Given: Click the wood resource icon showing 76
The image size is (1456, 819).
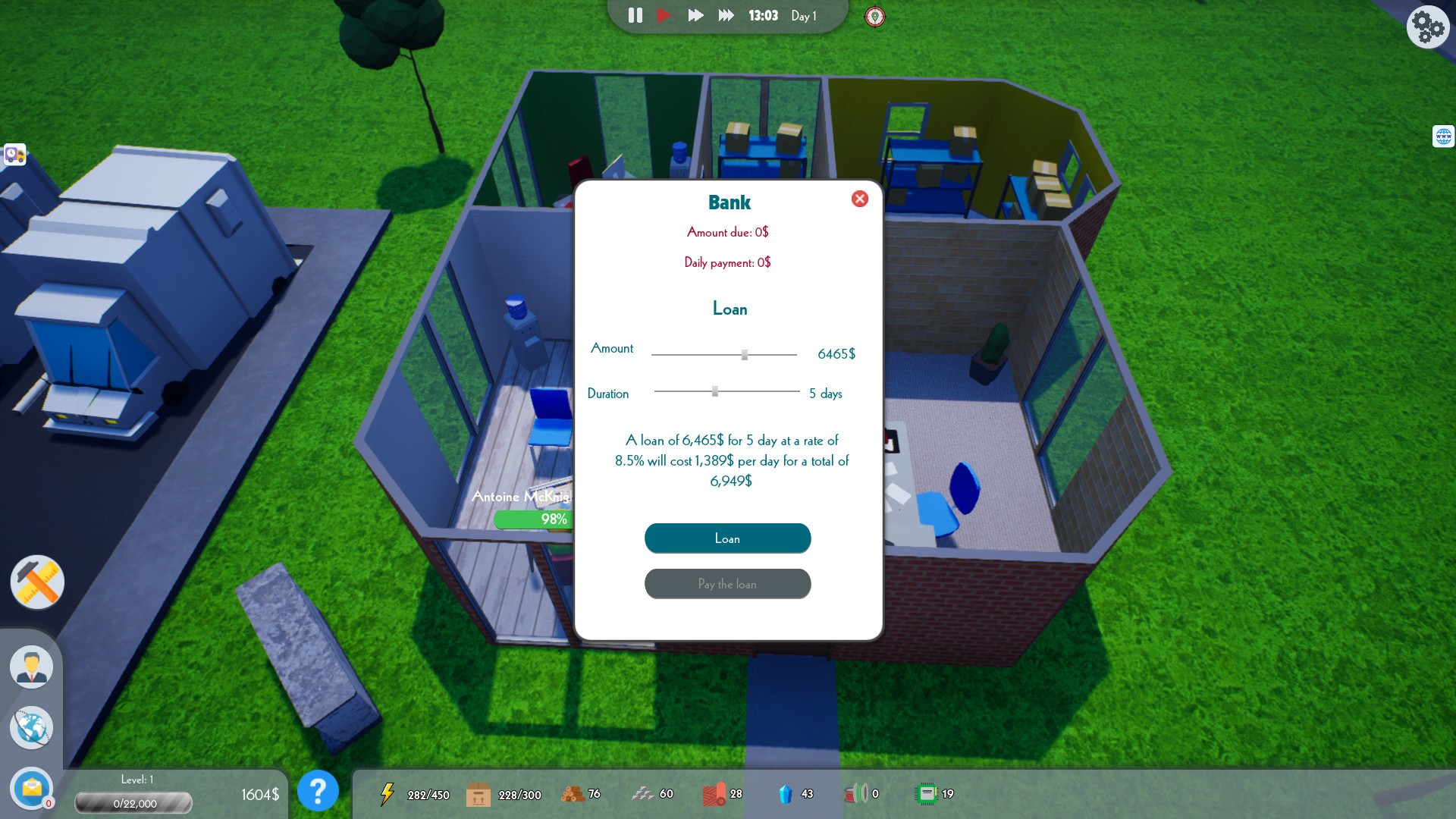Looking at the screenshot, I should click(x=574, y=794).
